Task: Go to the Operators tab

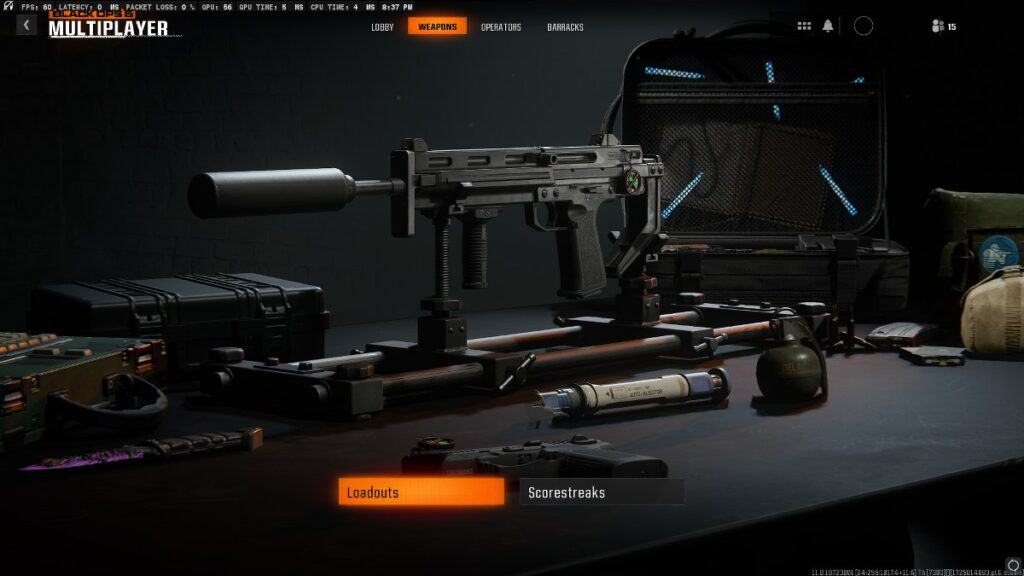Action: pos(501,27)
